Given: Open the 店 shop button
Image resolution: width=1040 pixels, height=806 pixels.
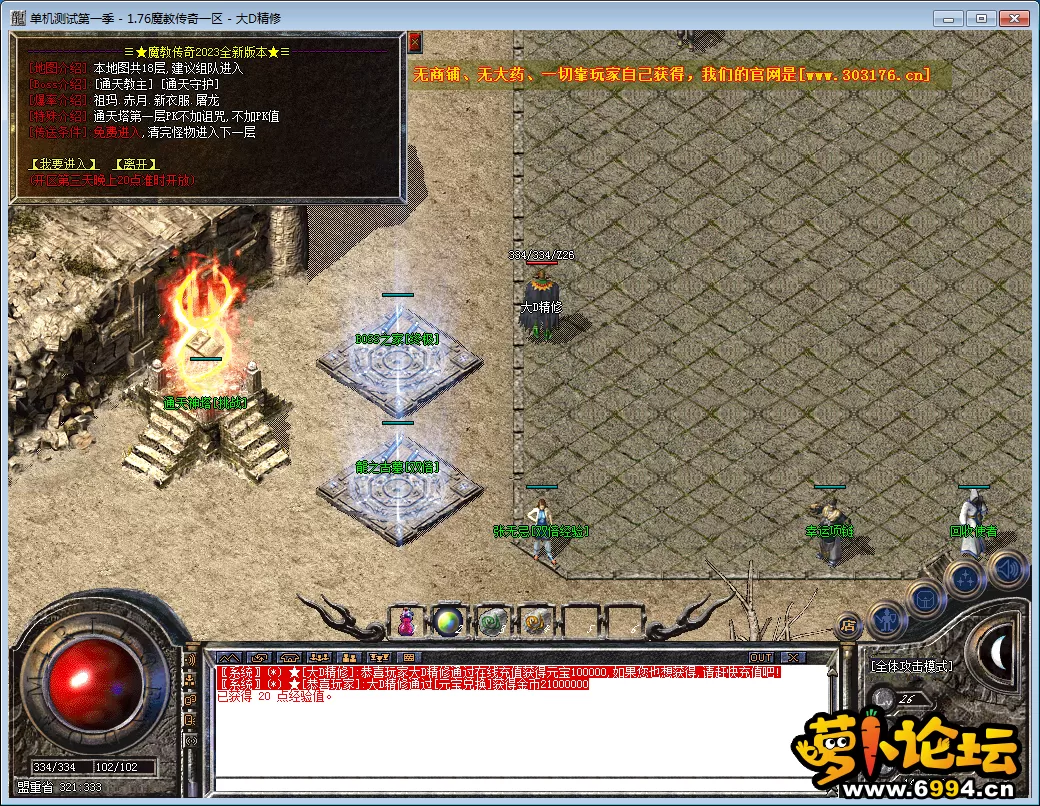Looking at the screenshot, I should coord(848,627).
